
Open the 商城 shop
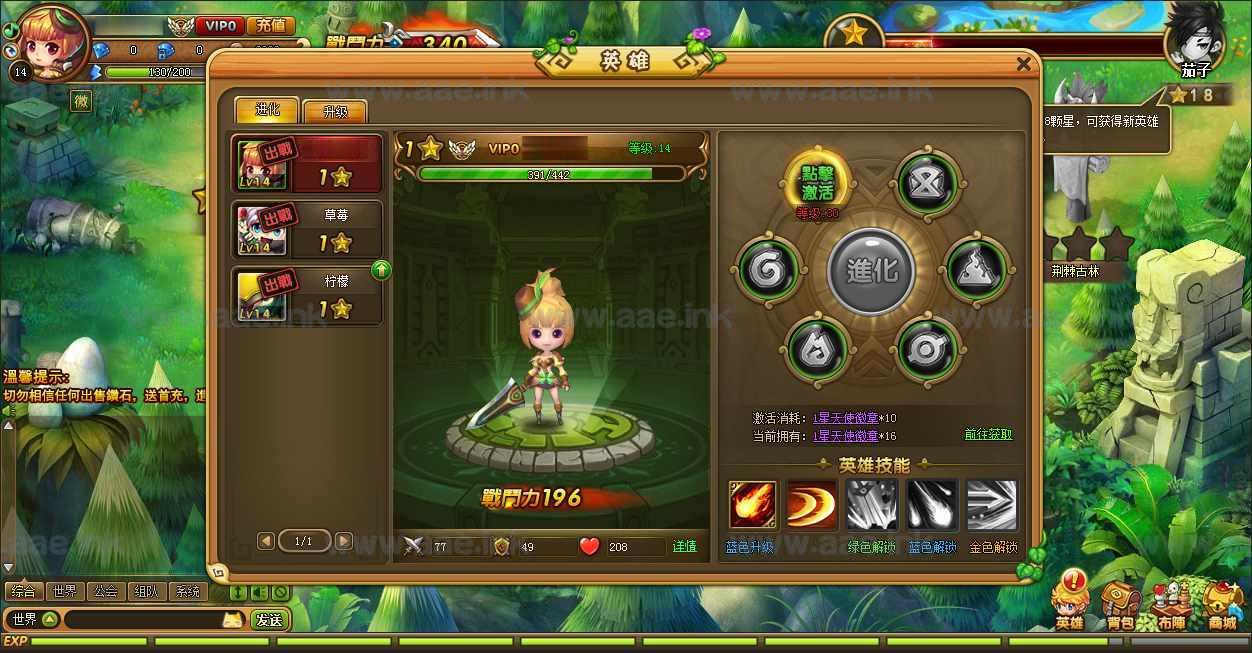1221,606
